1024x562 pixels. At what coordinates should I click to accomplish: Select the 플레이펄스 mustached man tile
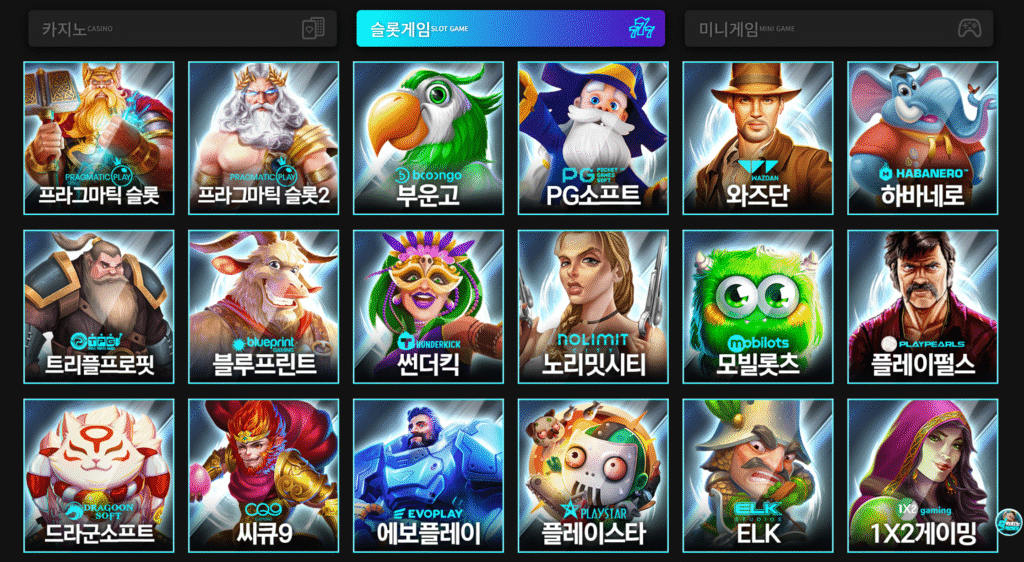click(x=922, y=307)
